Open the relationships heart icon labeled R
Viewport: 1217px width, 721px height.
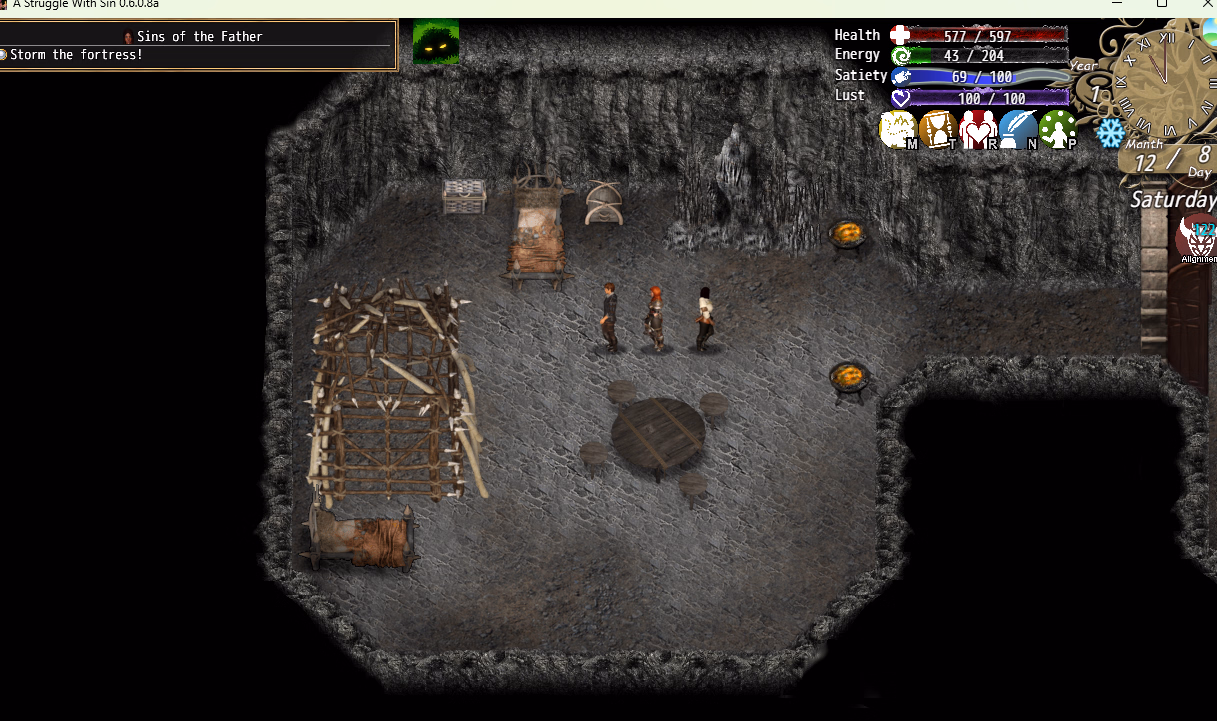(978, 130)
